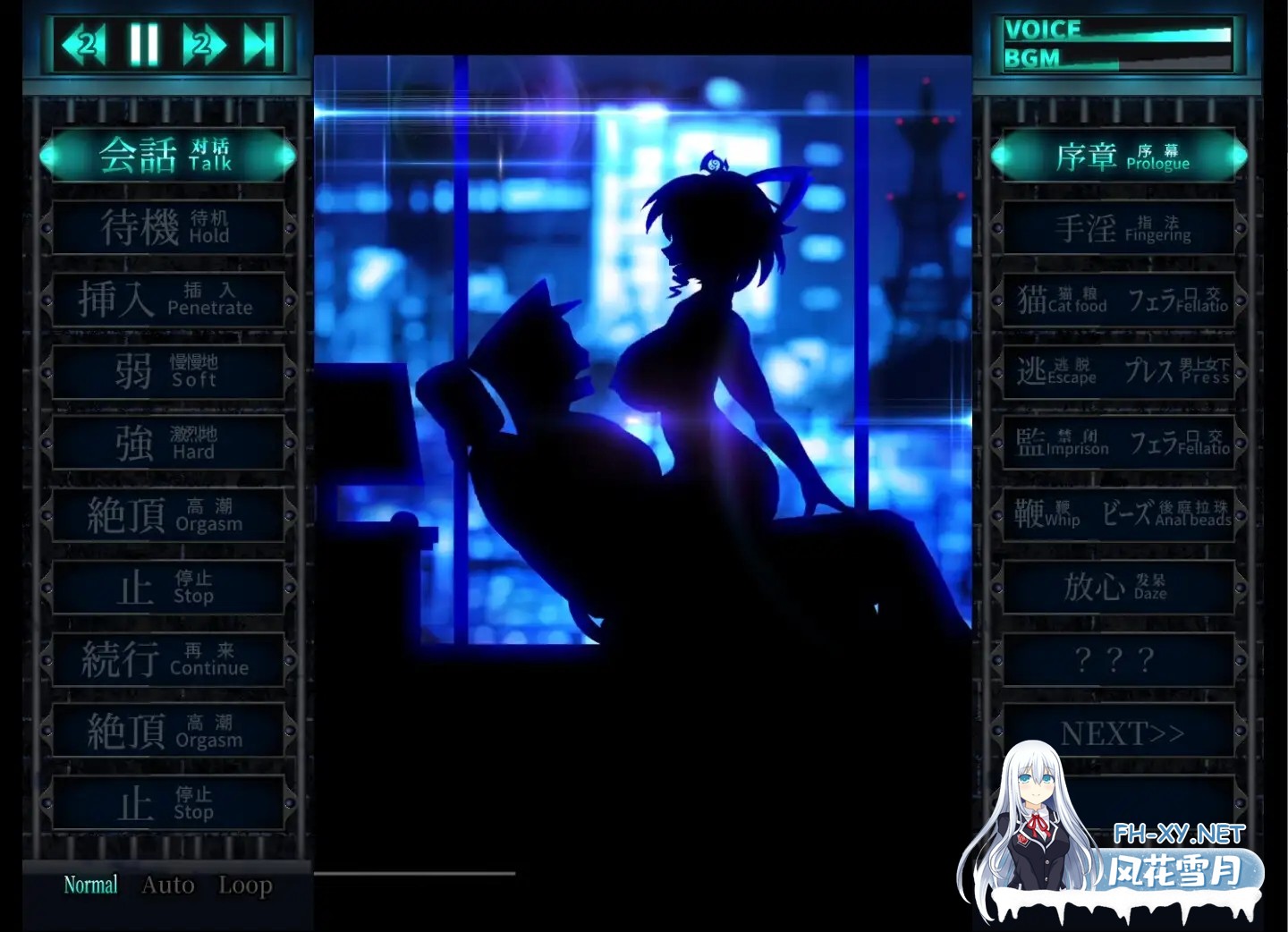
Task: Choose the 弱 Soft intensity
Action: (x=167, y=372)
